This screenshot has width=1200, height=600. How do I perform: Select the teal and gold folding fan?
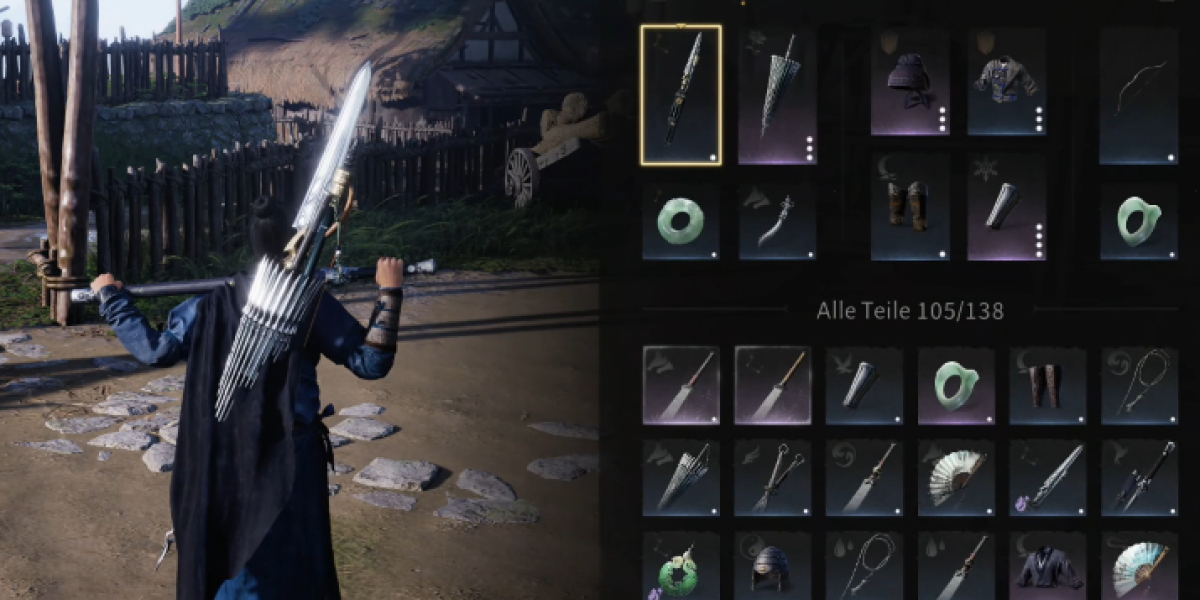(x=1140, y=566)
